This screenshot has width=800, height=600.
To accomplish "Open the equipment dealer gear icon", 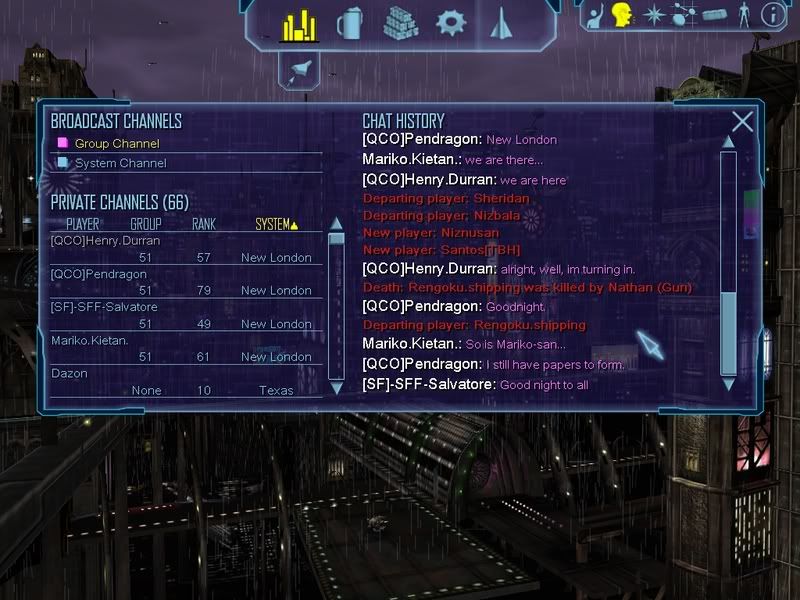I will (x=451, y=23).
